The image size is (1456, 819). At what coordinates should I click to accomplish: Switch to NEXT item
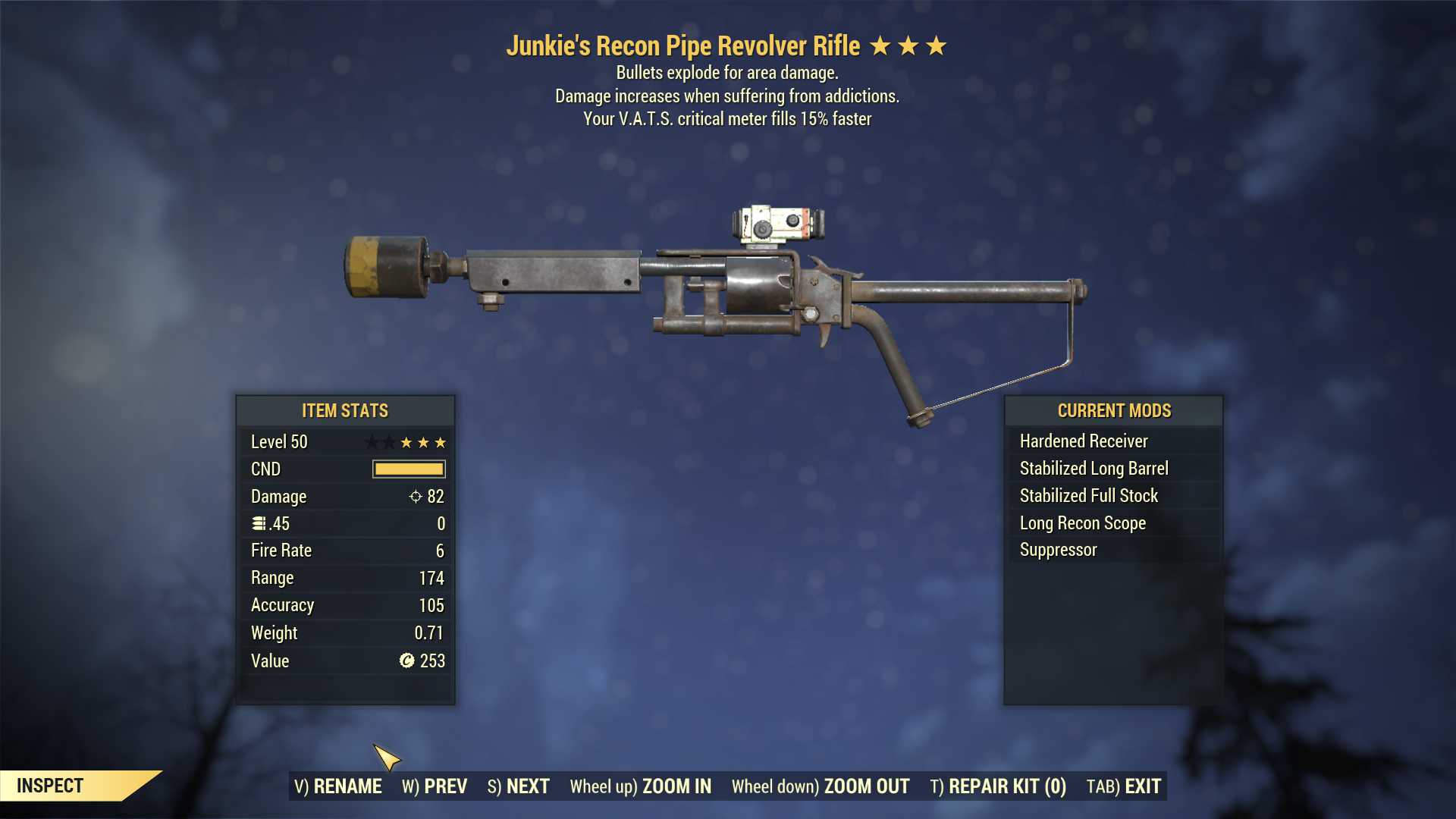(x=520, y=786)
